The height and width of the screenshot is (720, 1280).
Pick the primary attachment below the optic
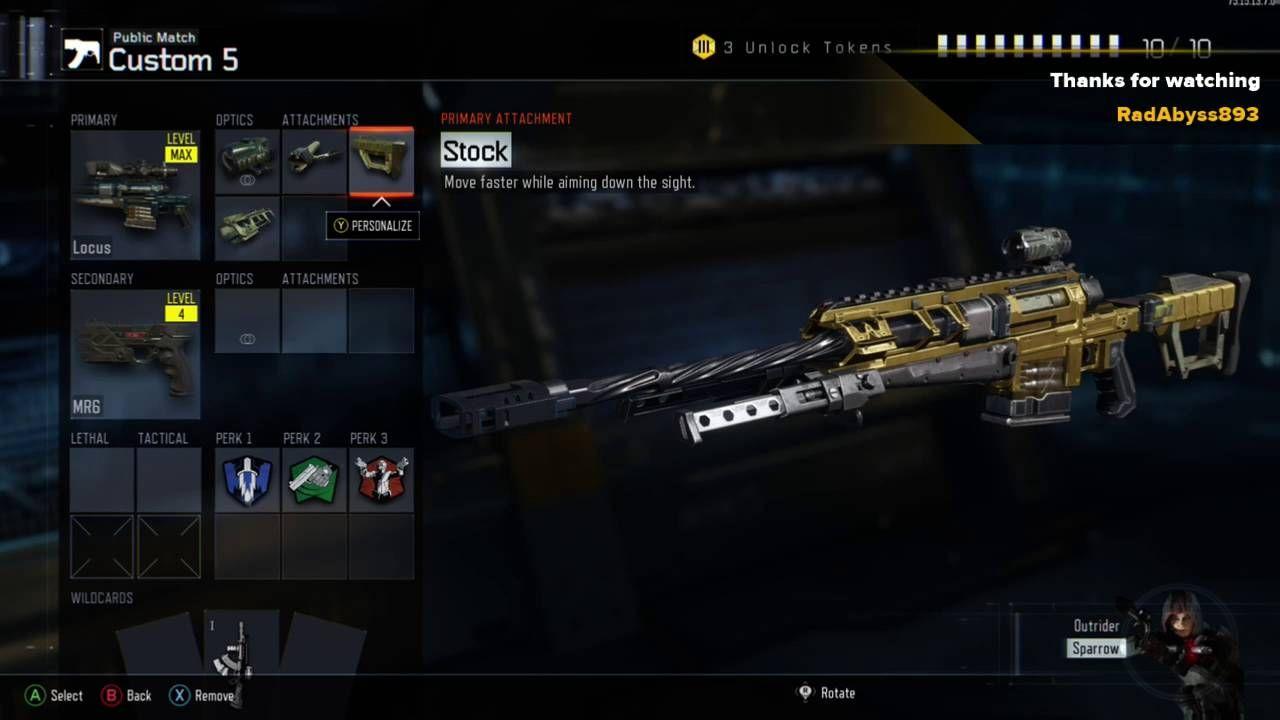247,228
